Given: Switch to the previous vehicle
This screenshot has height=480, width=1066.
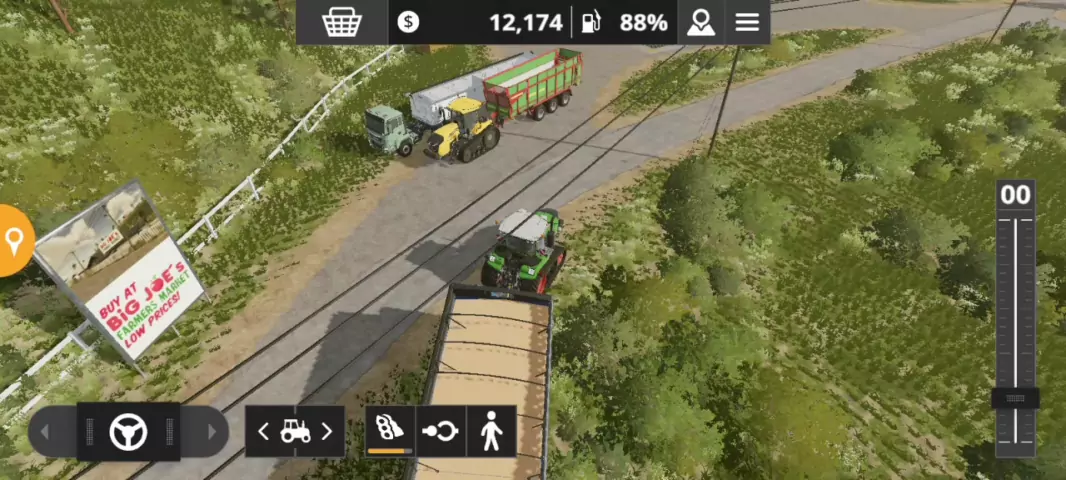Looking at the screenshot, I should tap(264, 431).
